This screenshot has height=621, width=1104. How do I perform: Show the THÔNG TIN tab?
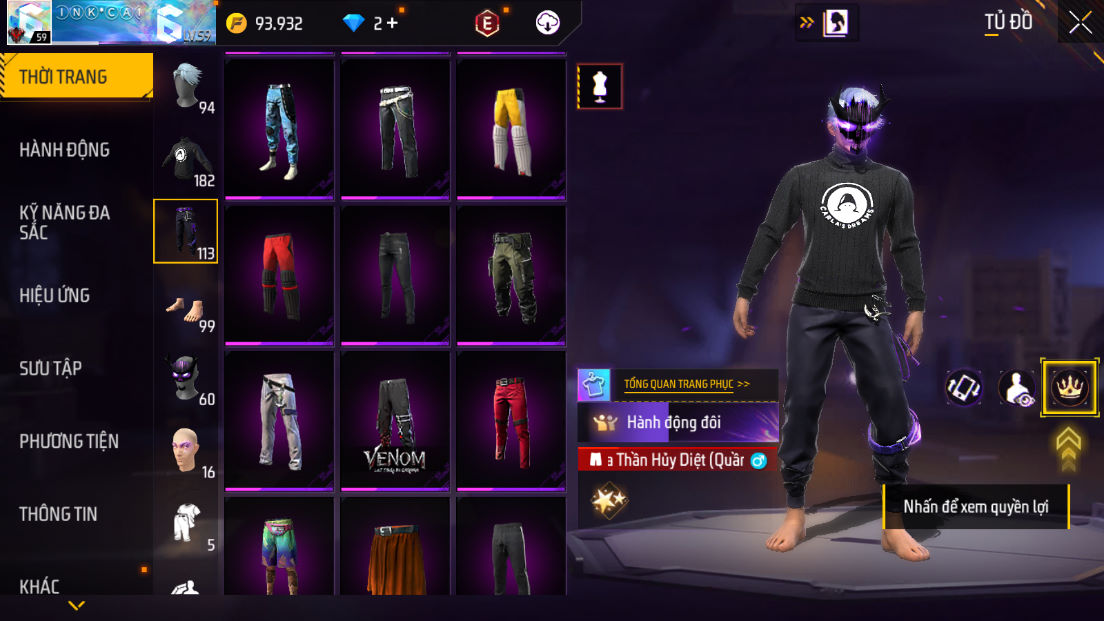(59, 514)
